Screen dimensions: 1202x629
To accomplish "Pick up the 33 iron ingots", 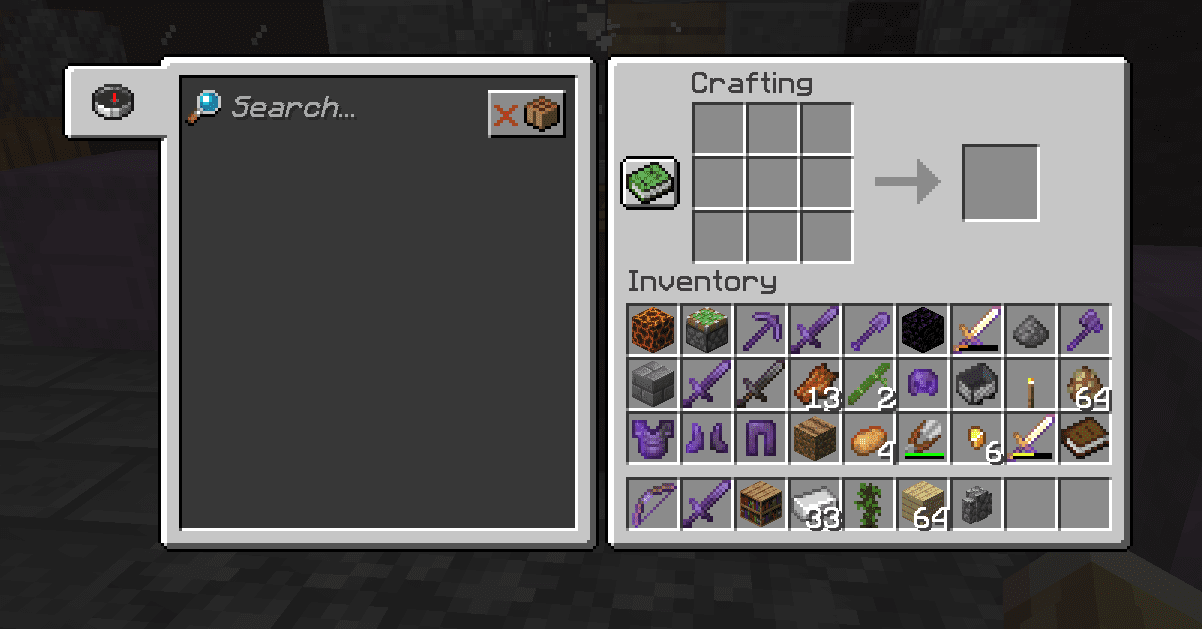I will 815,503.
